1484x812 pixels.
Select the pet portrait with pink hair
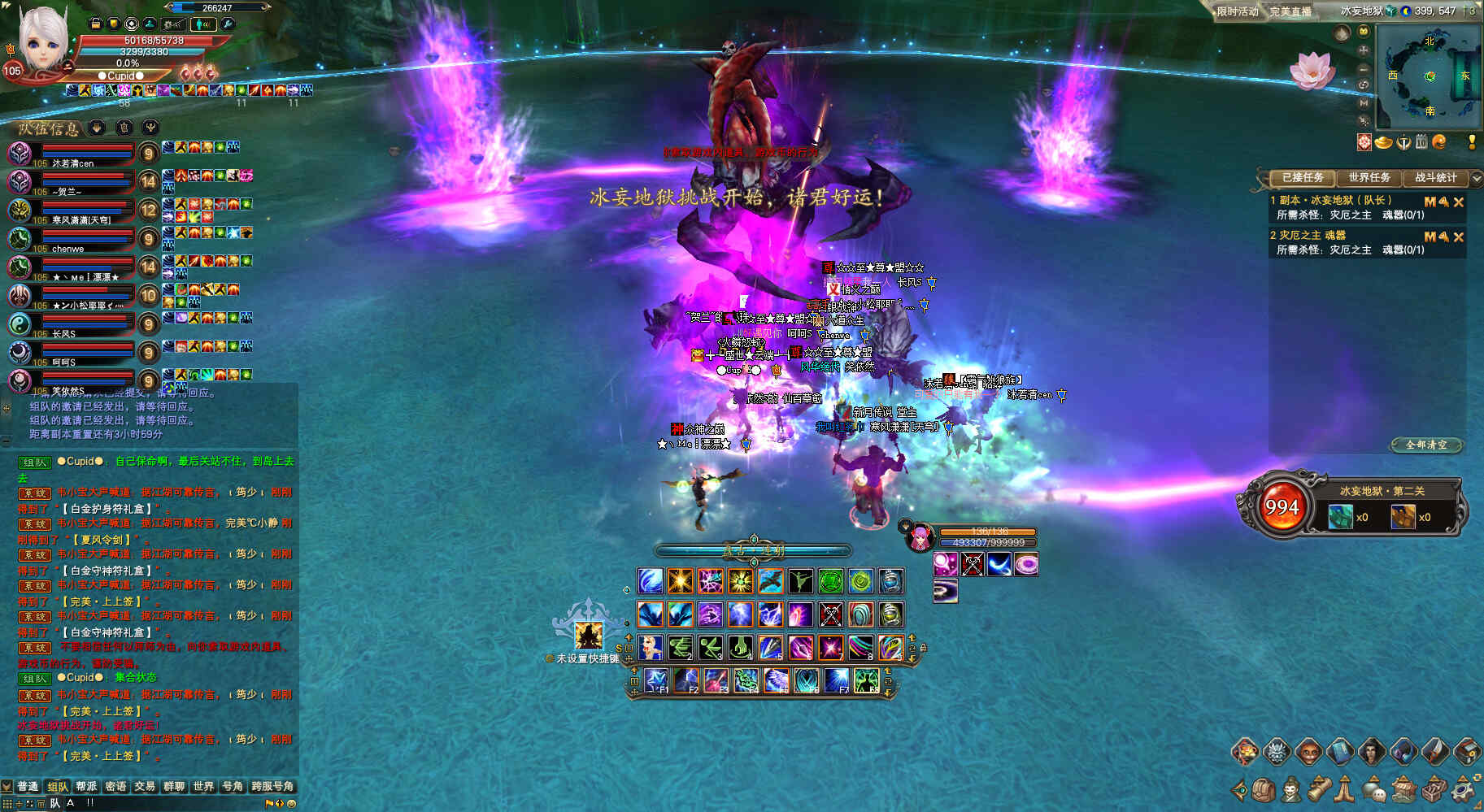[920, 537]
